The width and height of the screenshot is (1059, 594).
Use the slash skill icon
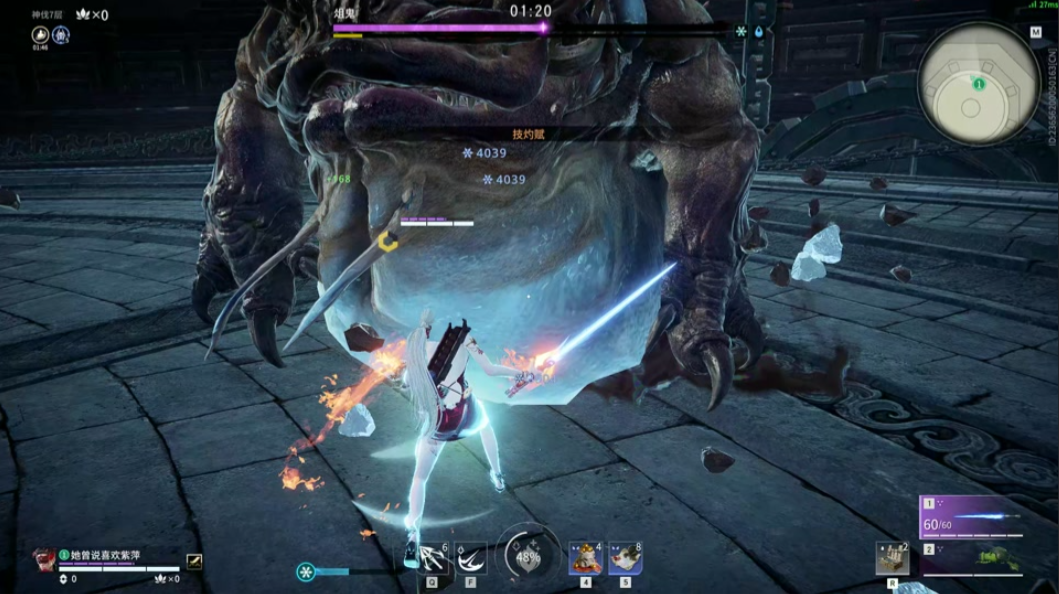471,558
